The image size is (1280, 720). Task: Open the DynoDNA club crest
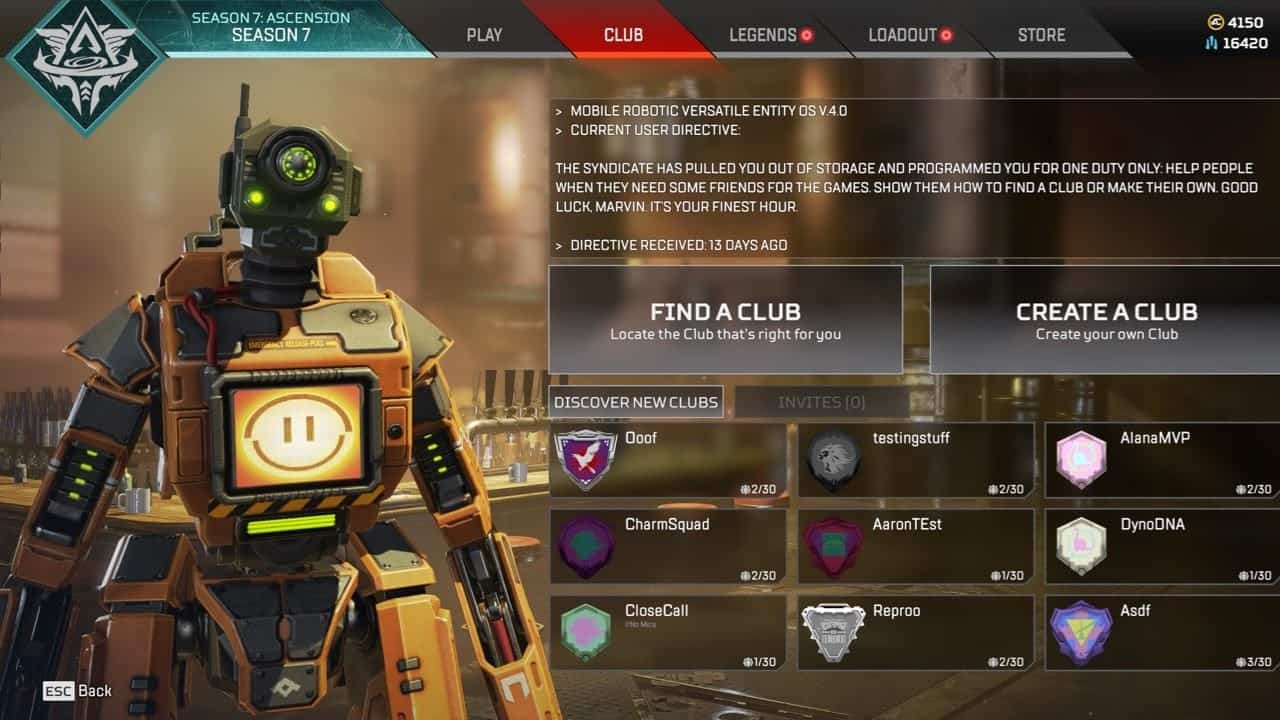pos(1081,546)
